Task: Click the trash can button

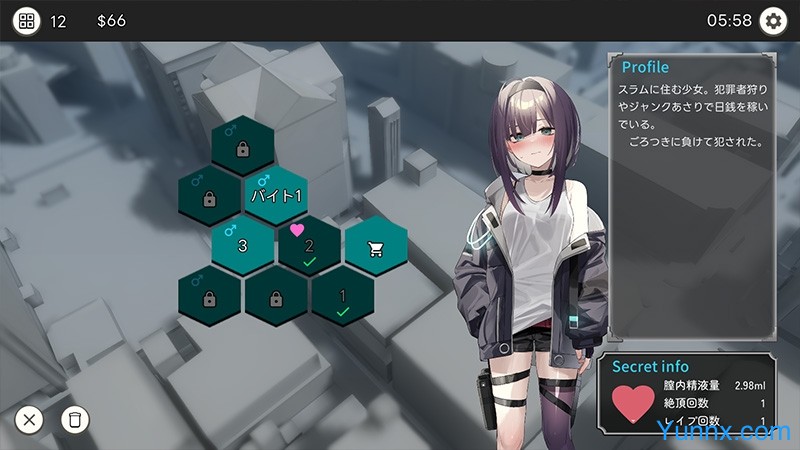Action: (74, 419)
